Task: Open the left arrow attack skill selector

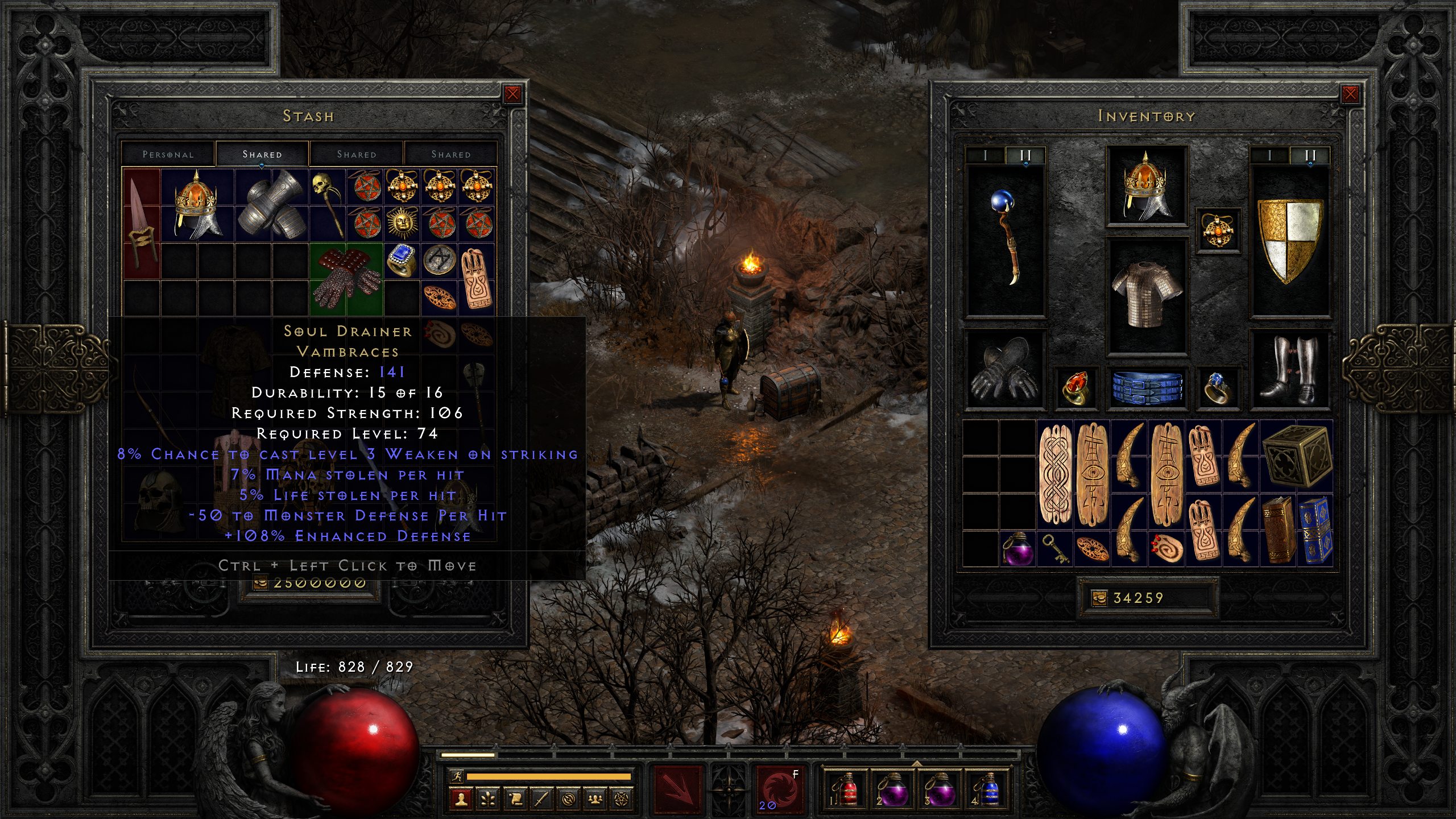Action: [x=677, y=789]
